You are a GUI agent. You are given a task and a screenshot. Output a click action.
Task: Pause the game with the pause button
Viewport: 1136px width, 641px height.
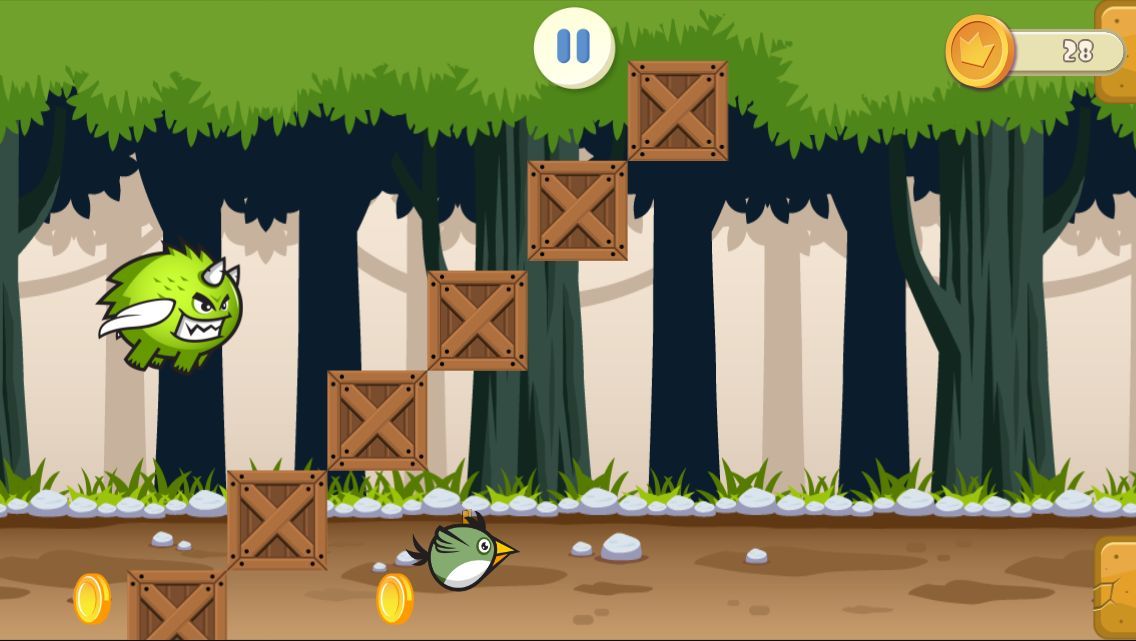click(573, 47)
